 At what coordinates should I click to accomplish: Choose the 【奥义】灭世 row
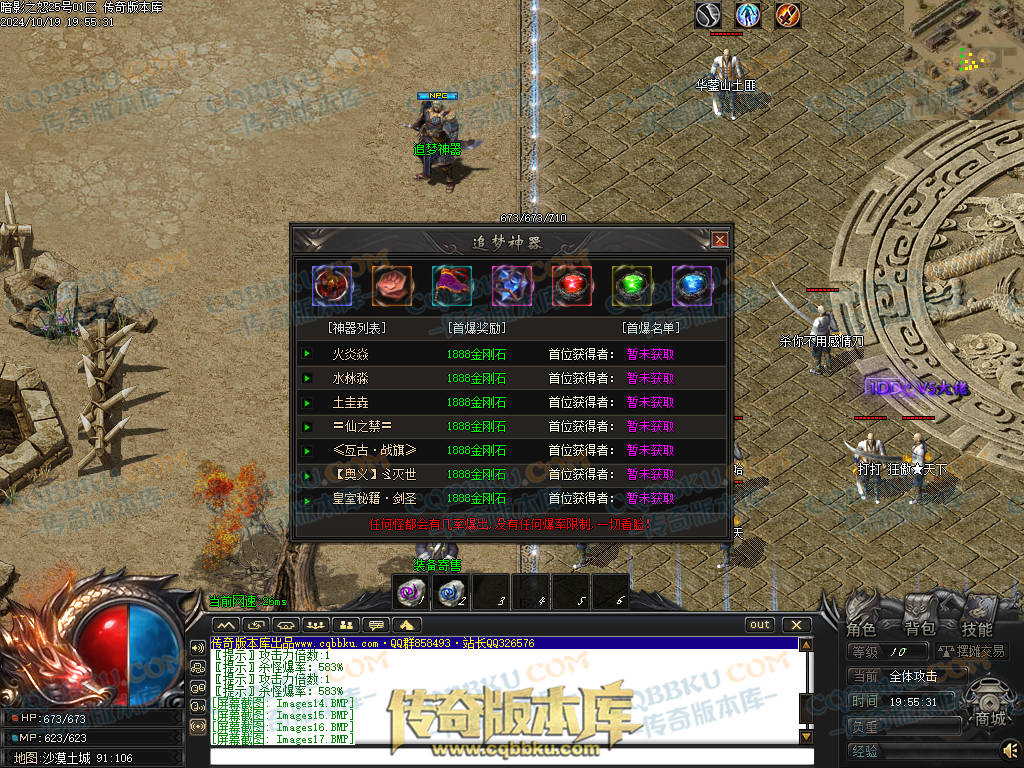(x=374, y=474)
